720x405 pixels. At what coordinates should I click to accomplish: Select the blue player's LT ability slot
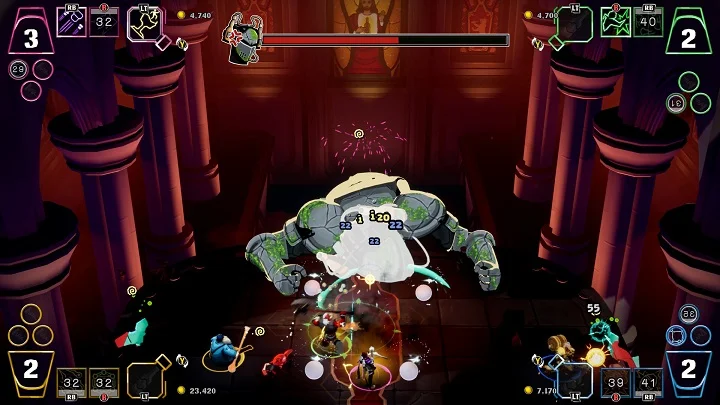point(573,380)
